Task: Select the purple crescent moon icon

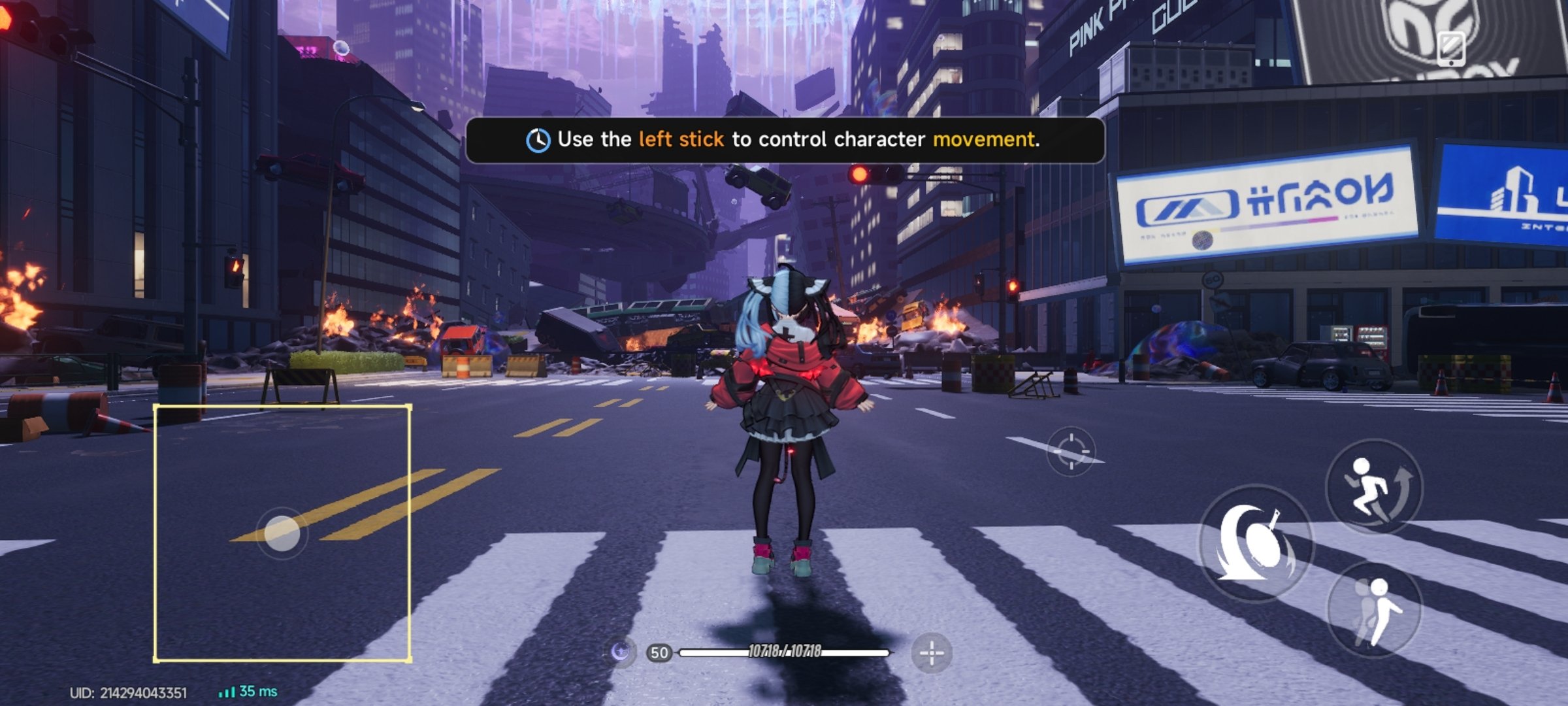Action: [621, 652]
